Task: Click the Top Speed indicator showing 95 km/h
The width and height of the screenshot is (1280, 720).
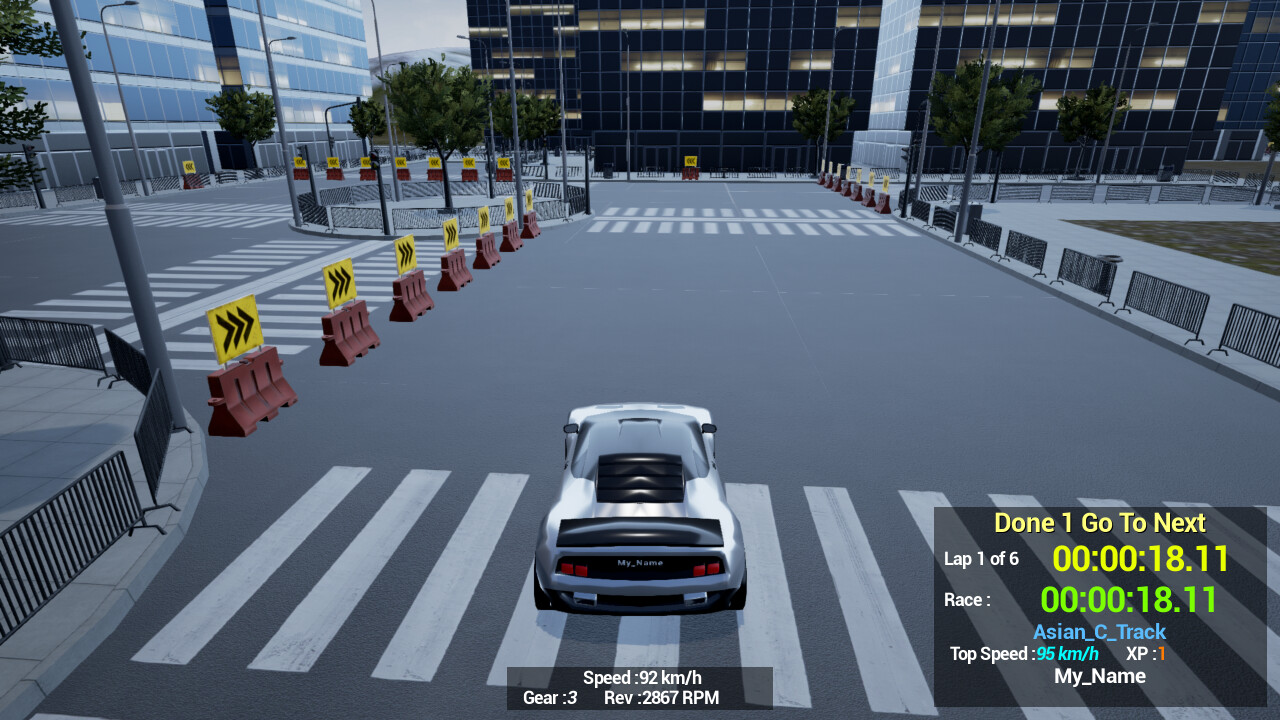Action: [x=1067, y=654]
